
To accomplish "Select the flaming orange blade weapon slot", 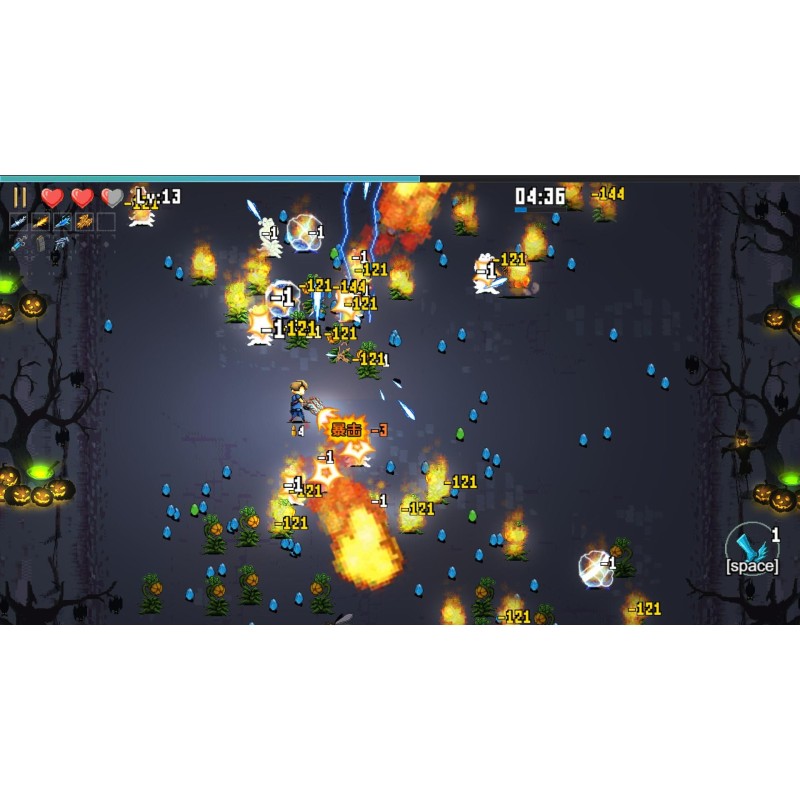I will pyautogui.click(x=41, y=221).
